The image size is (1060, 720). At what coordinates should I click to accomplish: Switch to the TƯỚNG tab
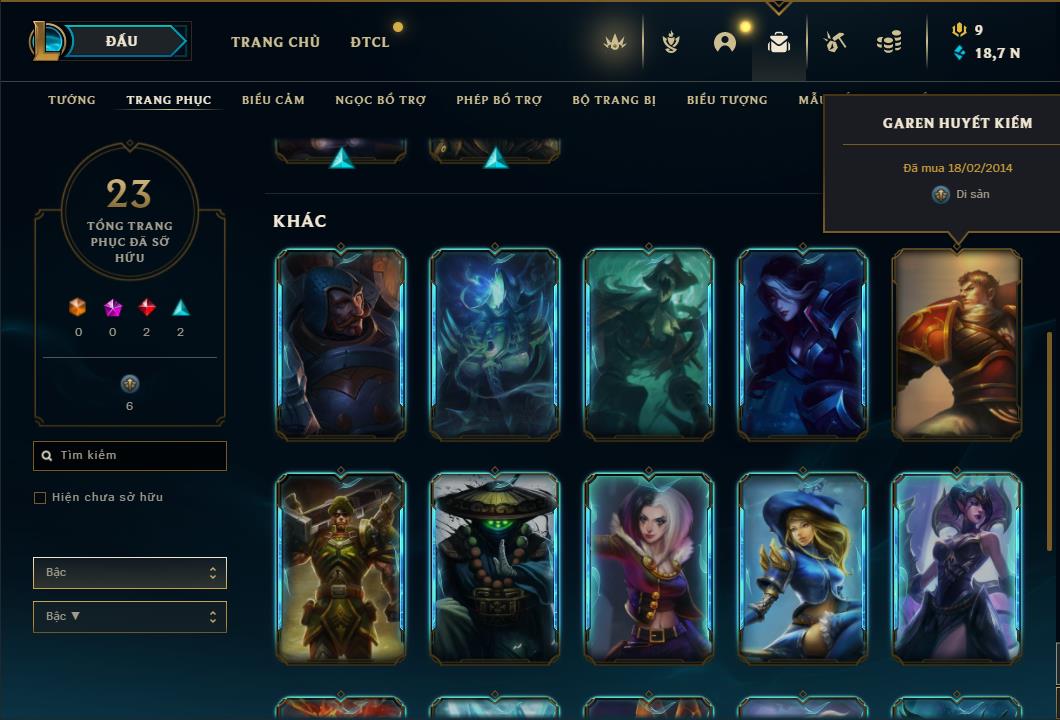[72, 100]
